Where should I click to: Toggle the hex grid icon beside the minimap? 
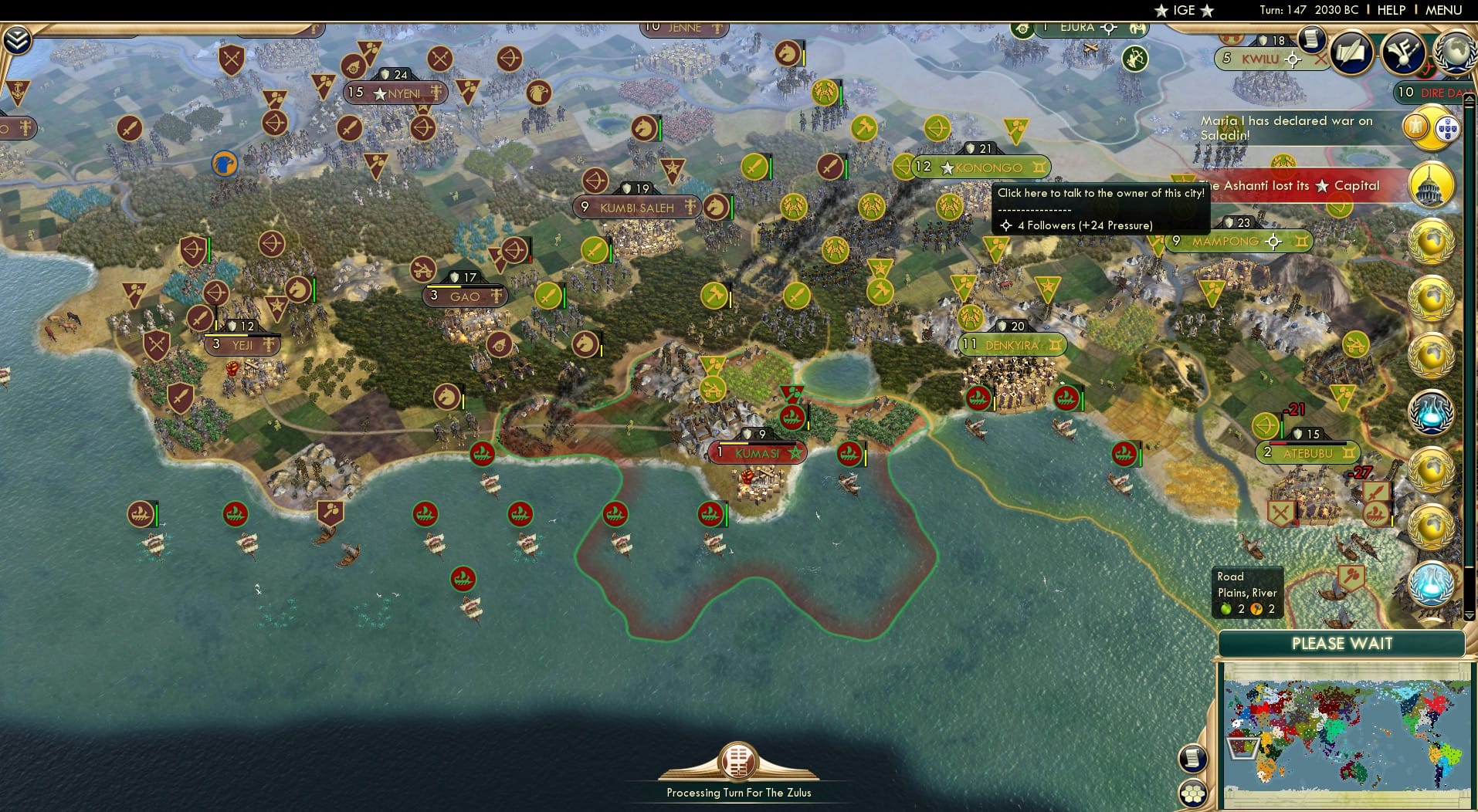pyautogui.click(x=1194, y=793)
